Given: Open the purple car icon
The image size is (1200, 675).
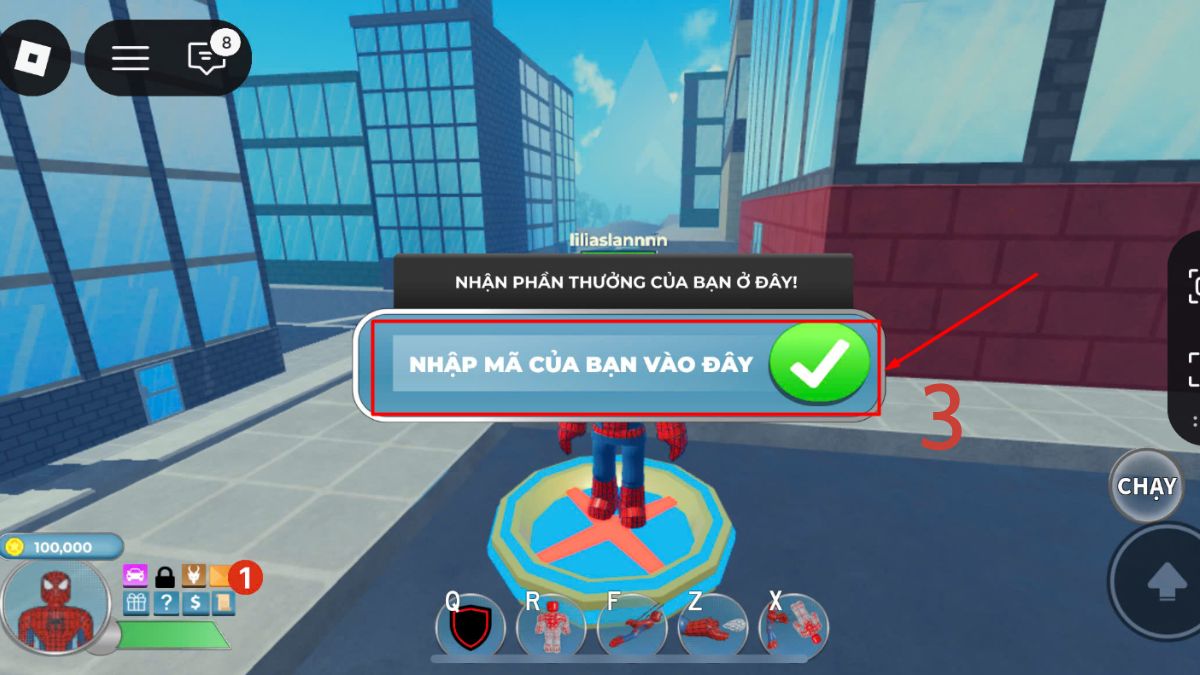Looking at the screenshot, I should pyautogui.click(x=136, y=576).
